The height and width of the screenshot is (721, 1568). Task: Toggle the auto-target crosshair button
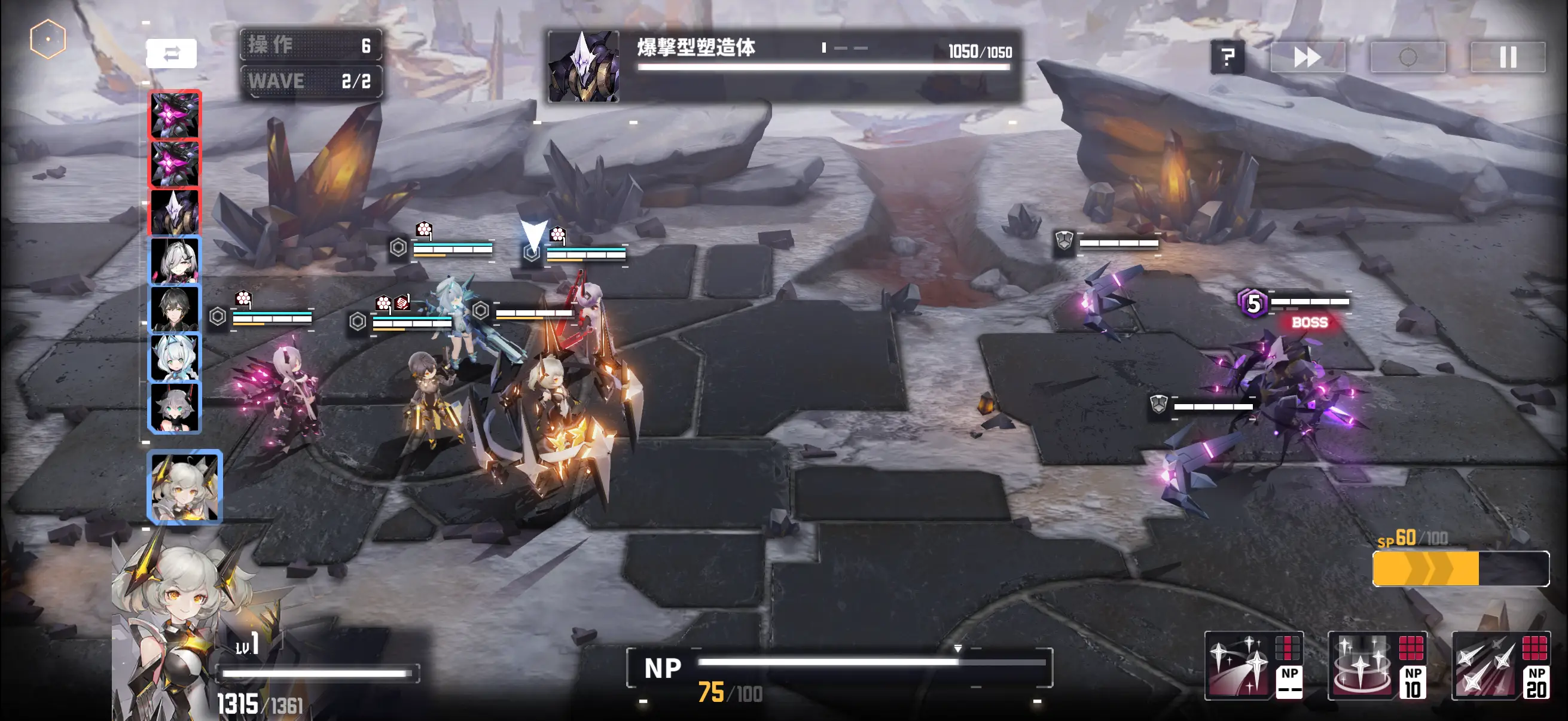tap(1407, 57)
